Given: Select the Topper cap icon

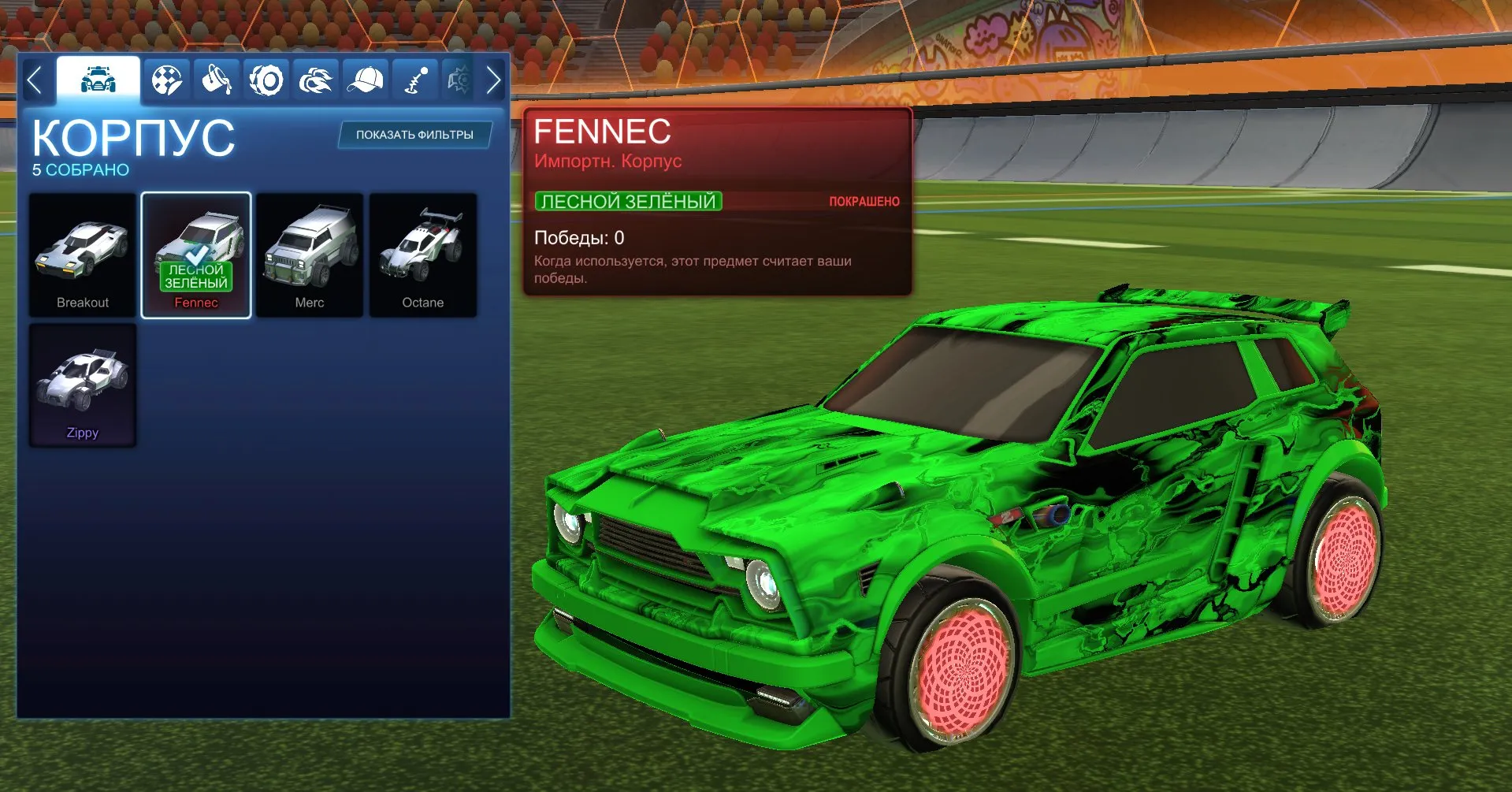Looking at the screenshot, I should click(364, 79).
